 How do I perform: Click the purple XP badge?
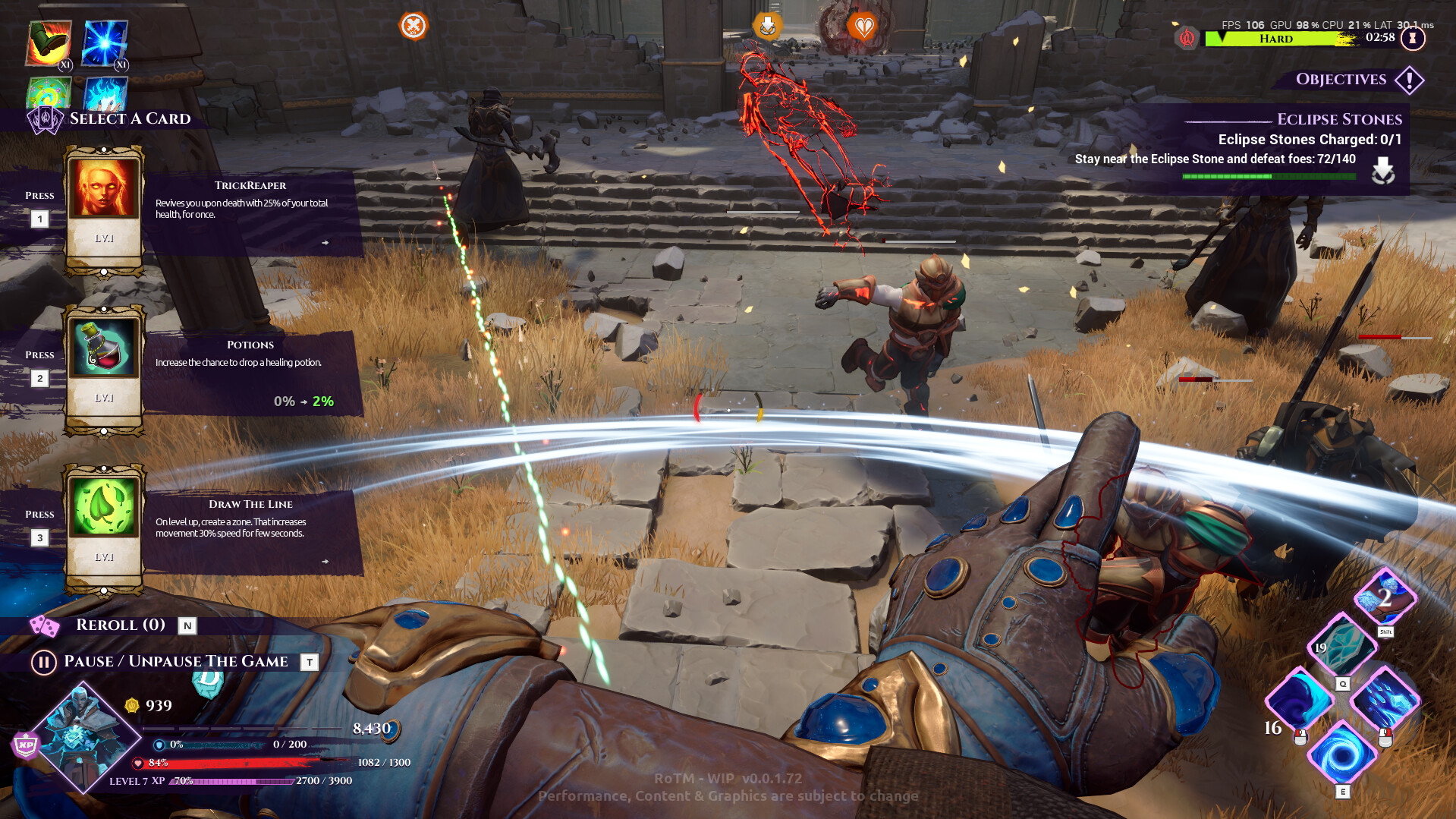tap(26, 745)
